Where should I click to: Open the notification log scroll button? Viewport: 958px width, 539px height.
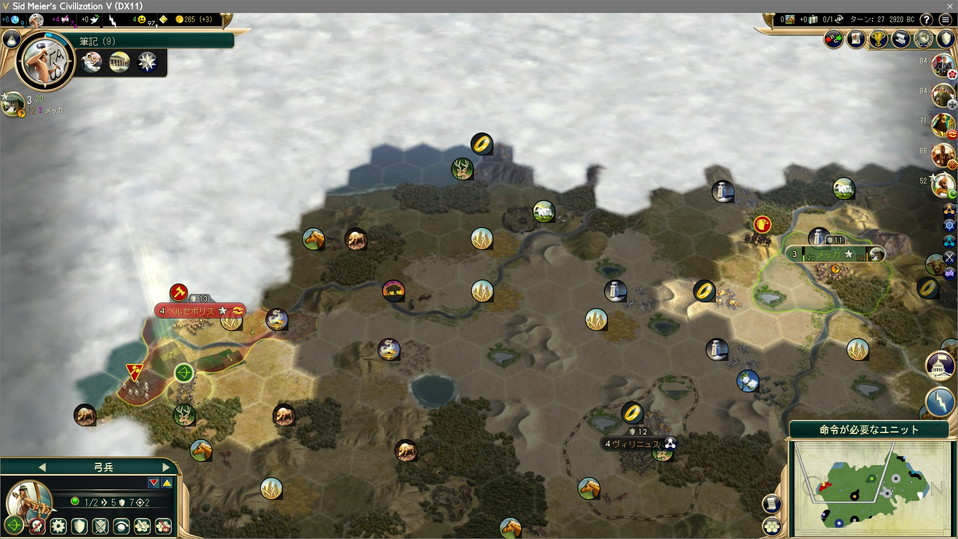tap(771, 504)
